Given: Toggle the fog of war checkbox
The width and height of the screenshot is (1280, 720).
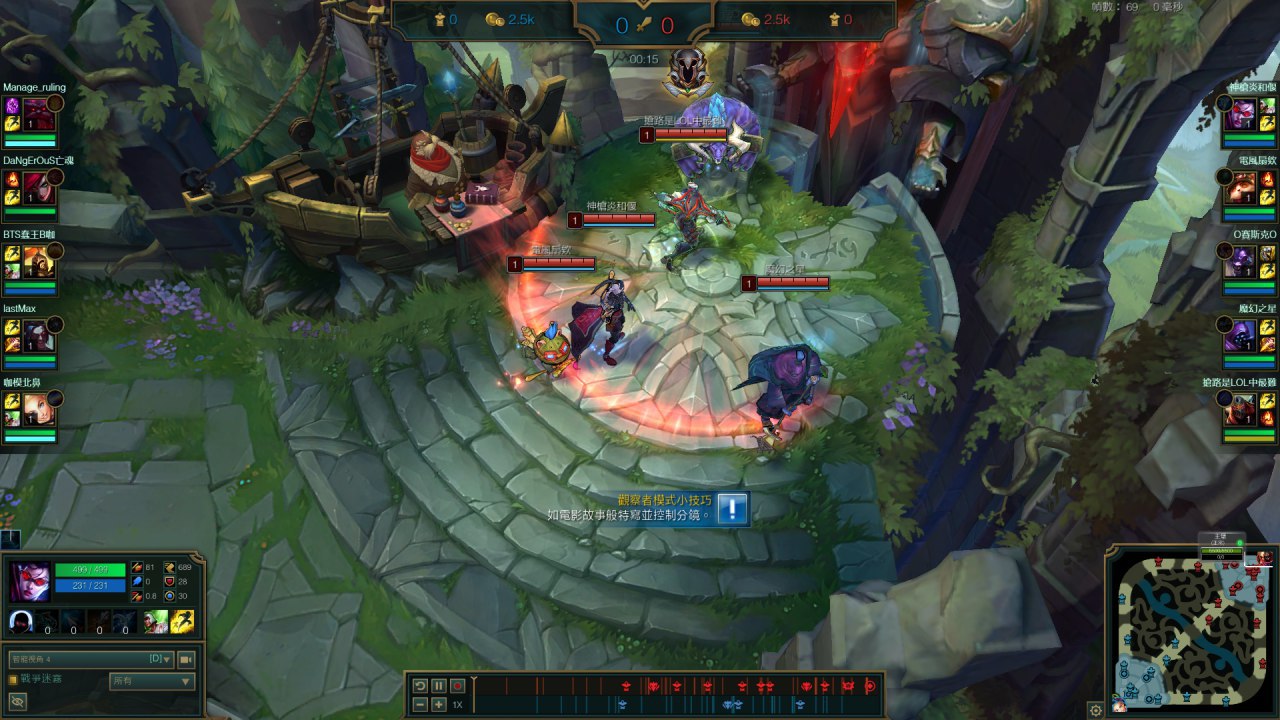Looking at the screenshot, I should tap(13, 679).
